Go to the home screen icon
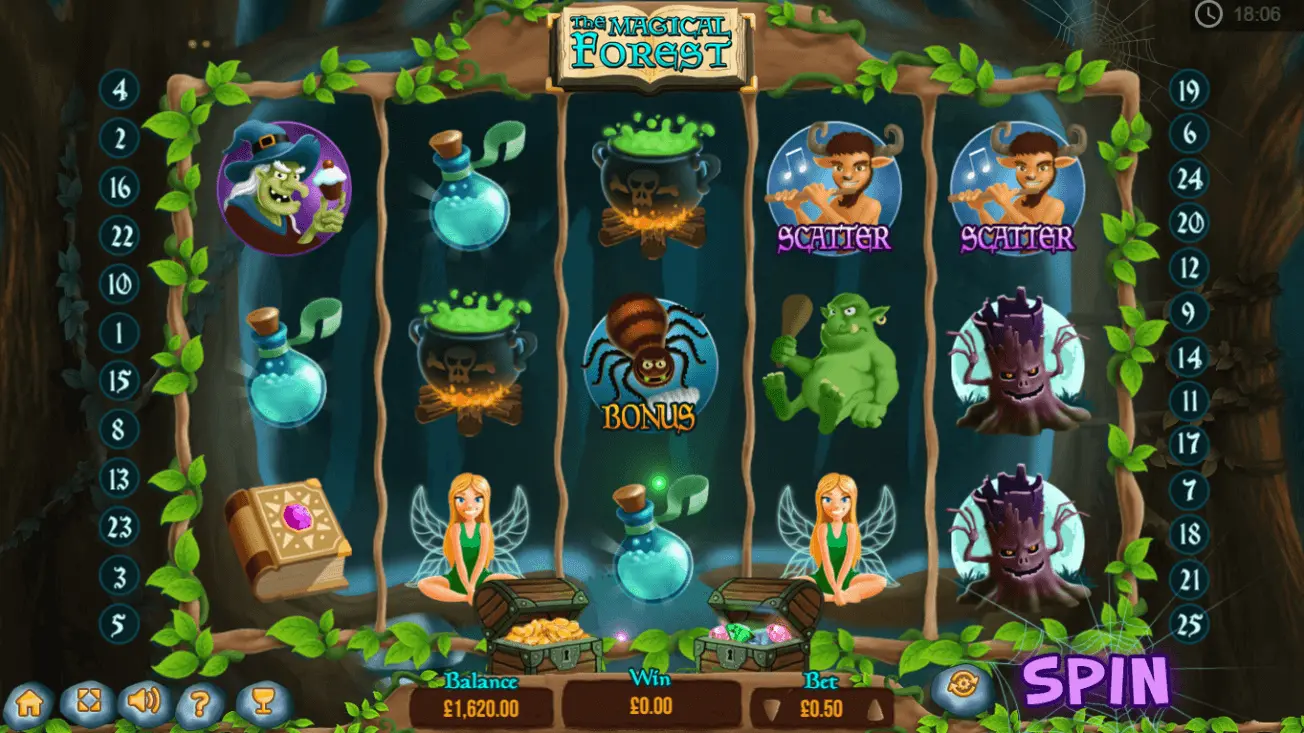 [x=30, y=703]
